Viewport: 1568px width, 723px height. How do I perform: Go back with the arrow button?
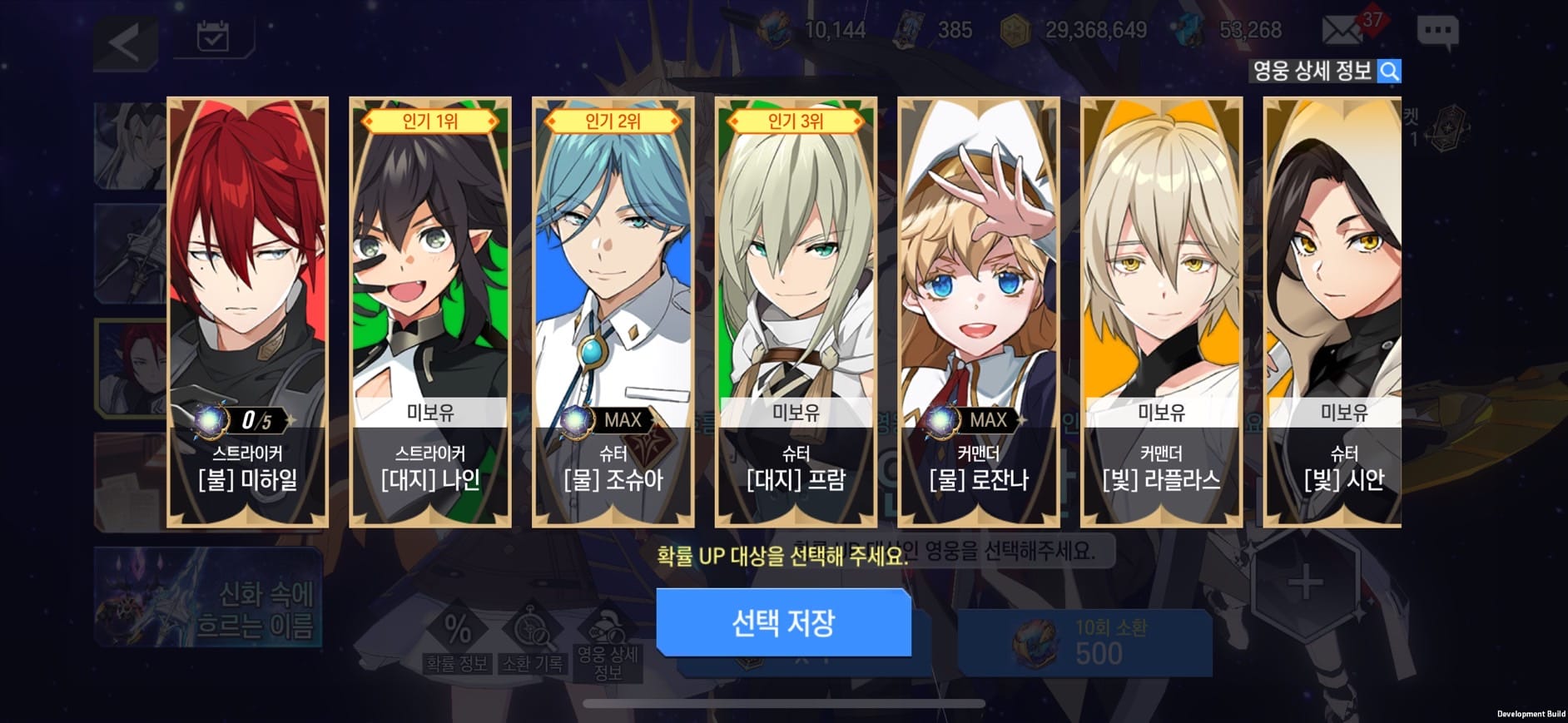[126, 42]
